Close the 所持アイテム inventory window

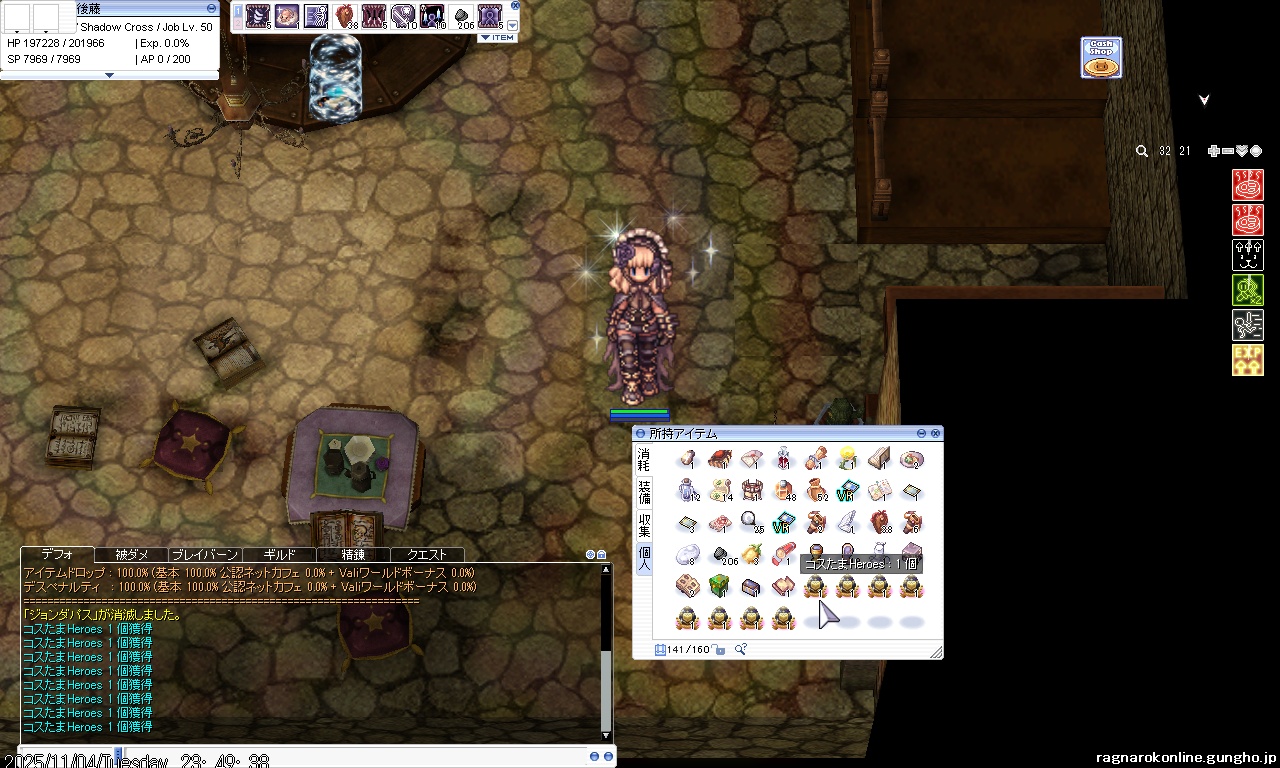935,434
